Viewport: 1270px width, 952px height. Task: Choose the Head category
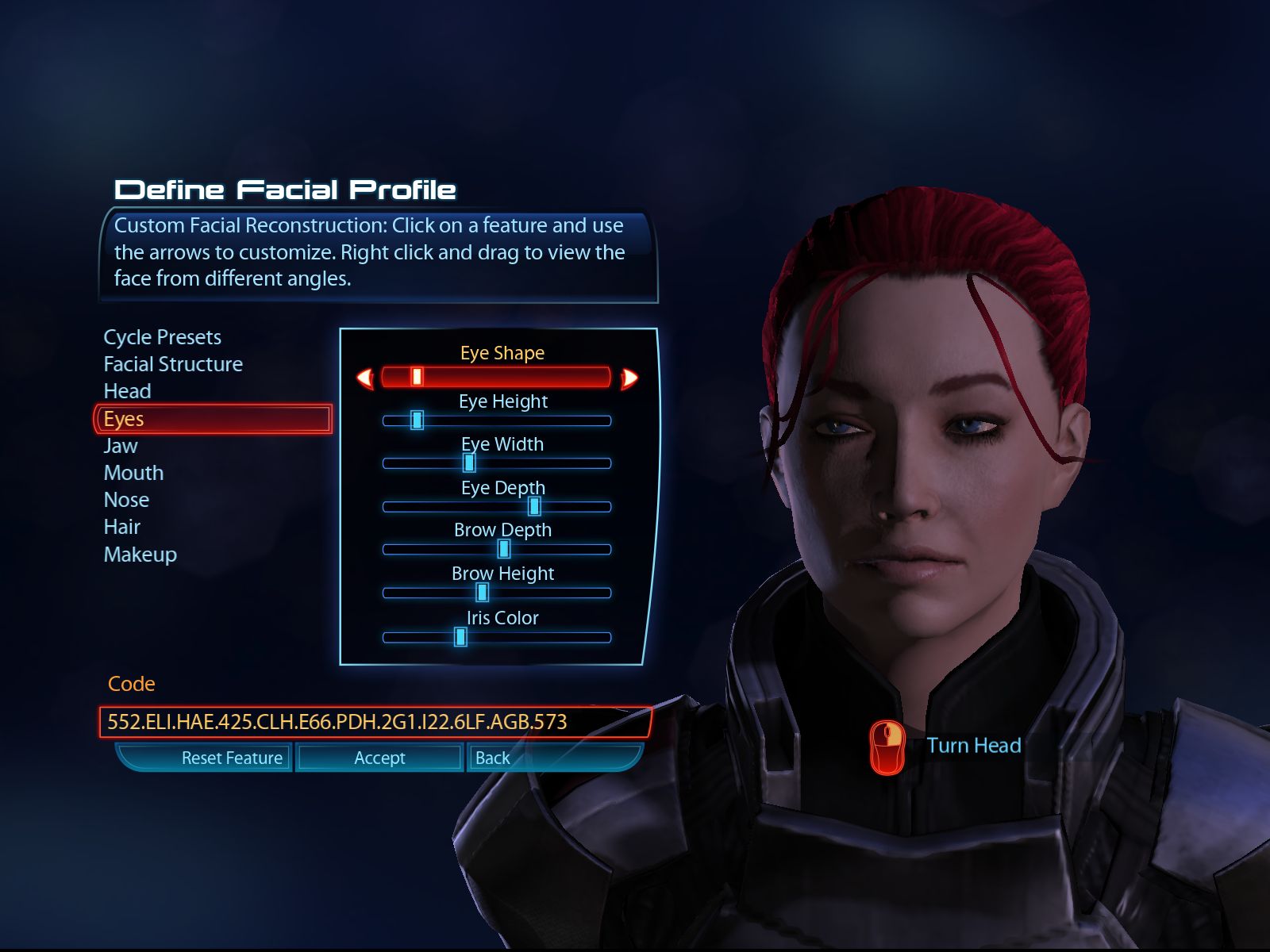[127, 391]
